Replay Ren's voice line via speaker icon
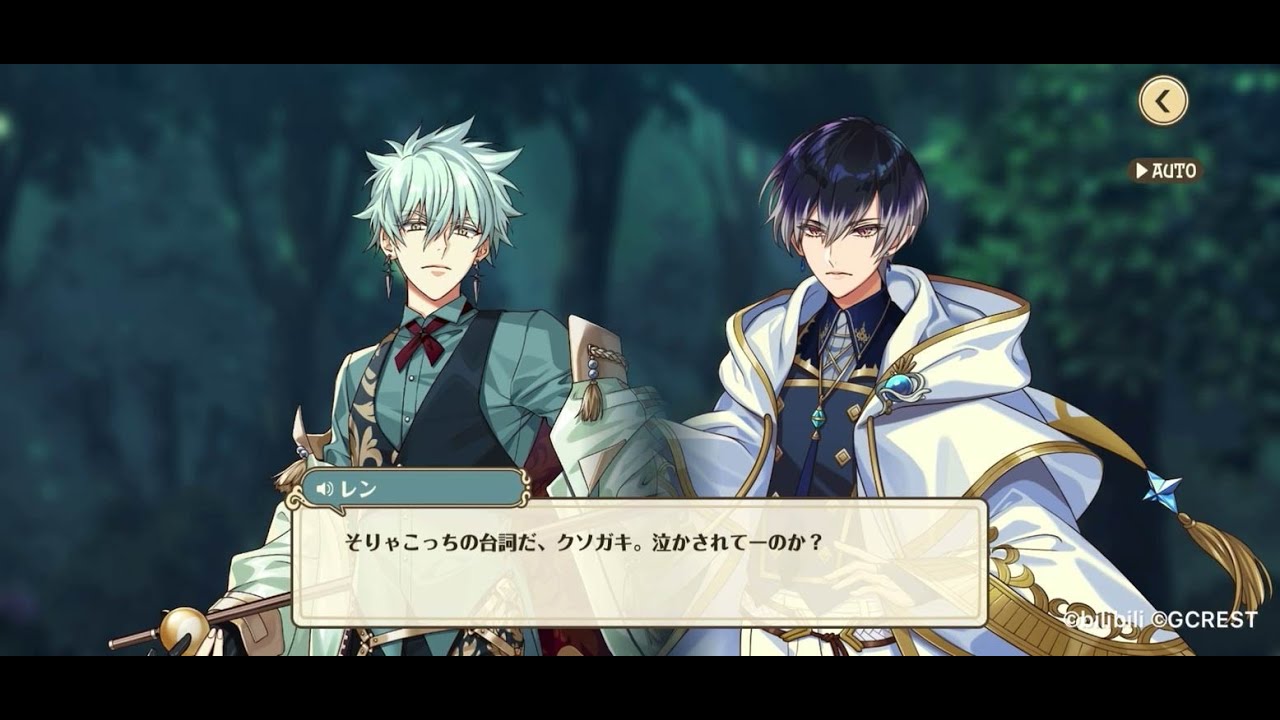 pos(324,489)
